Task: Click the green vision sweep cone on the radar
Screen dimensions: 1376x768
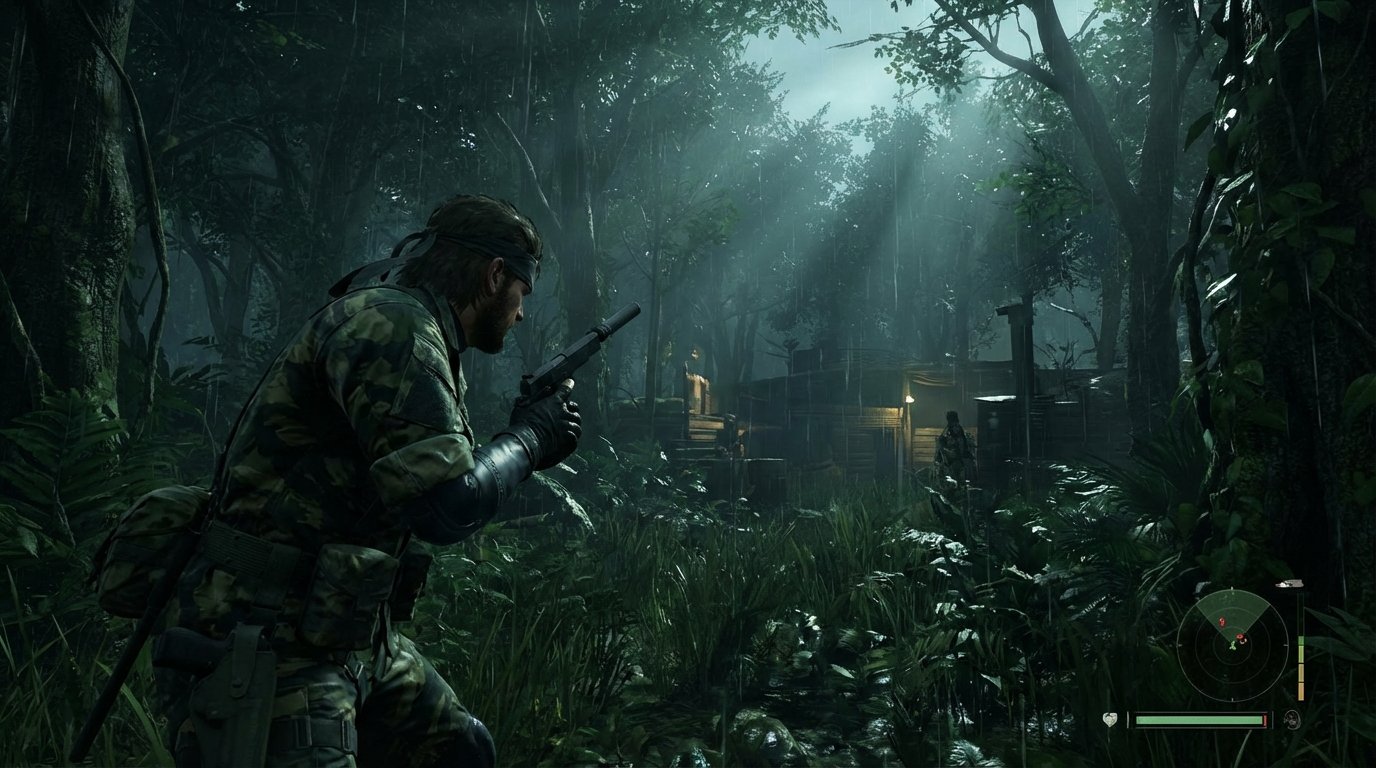Action: pos(1231,609)
